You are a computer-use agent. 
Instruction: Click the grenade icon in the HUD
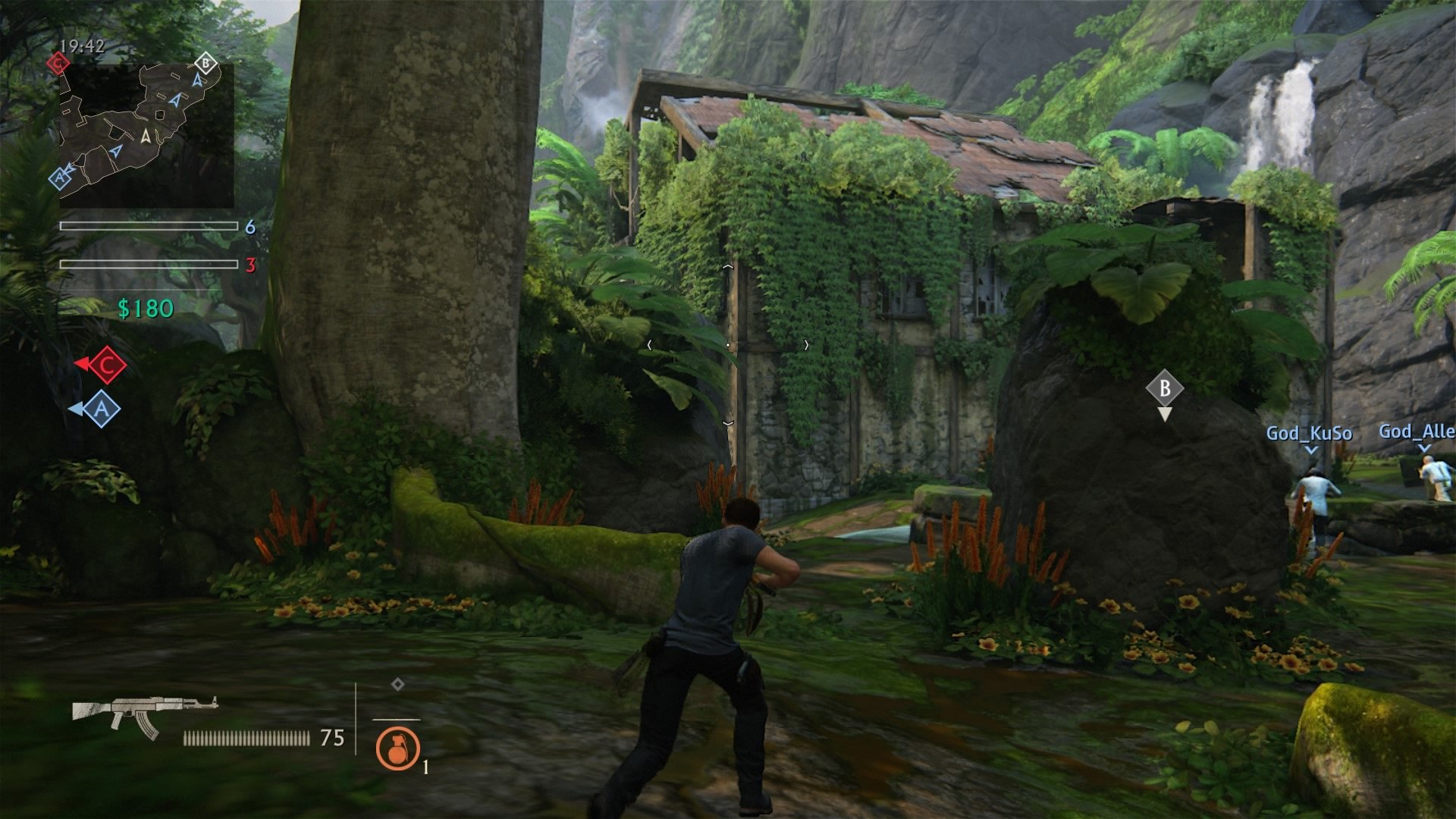(397, 749)
